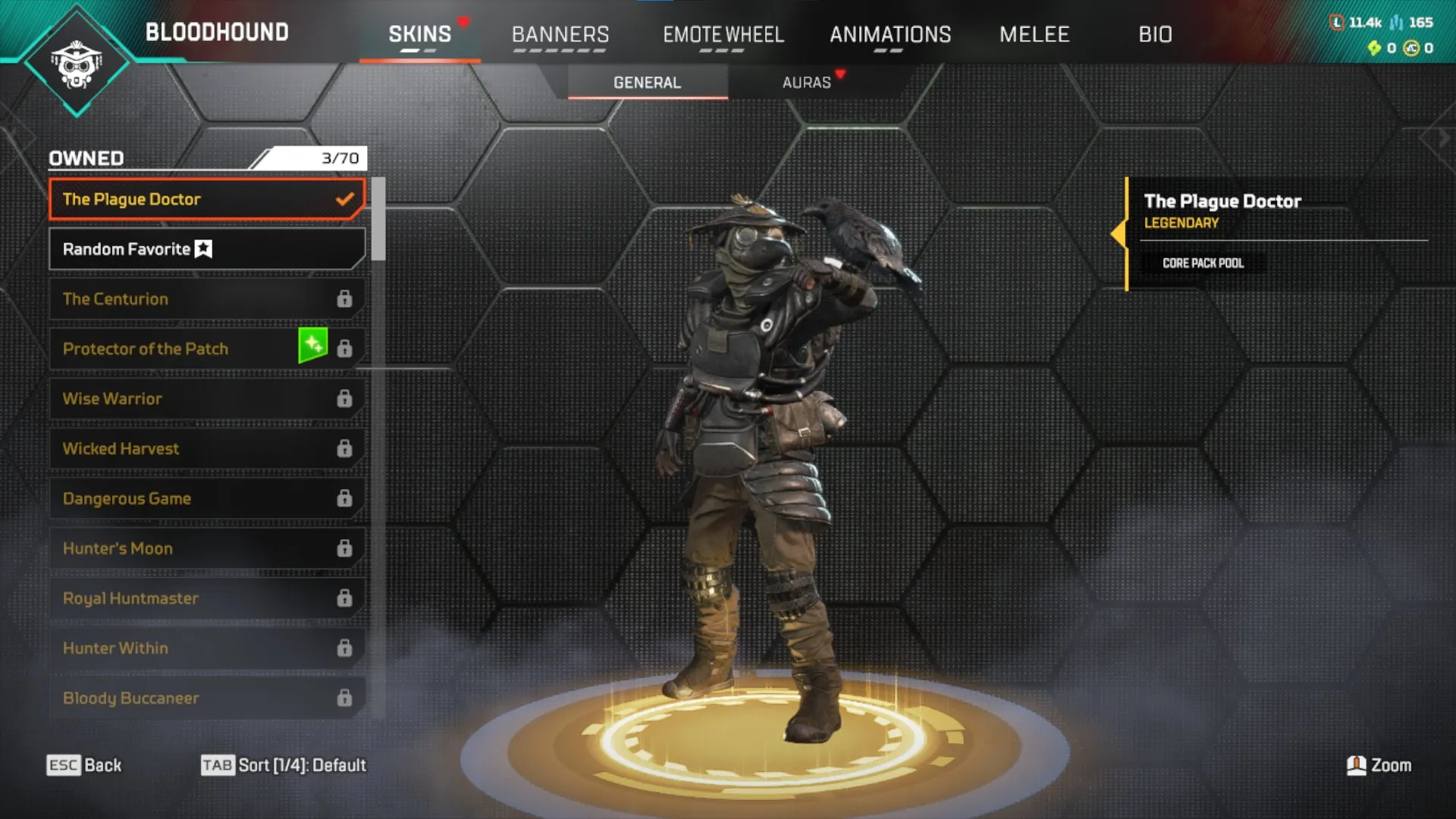Click the green crafting sparkle badge on Protector of the Patch
The image size is (1456, 819).
pos(312,344)
